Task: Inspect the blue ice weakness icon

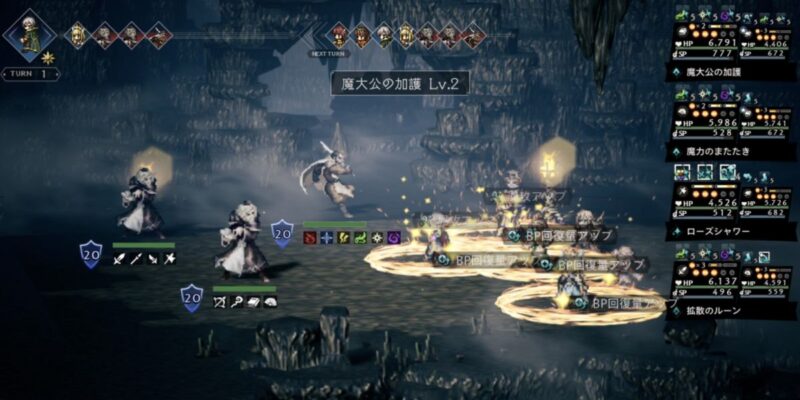Action: 327,238
